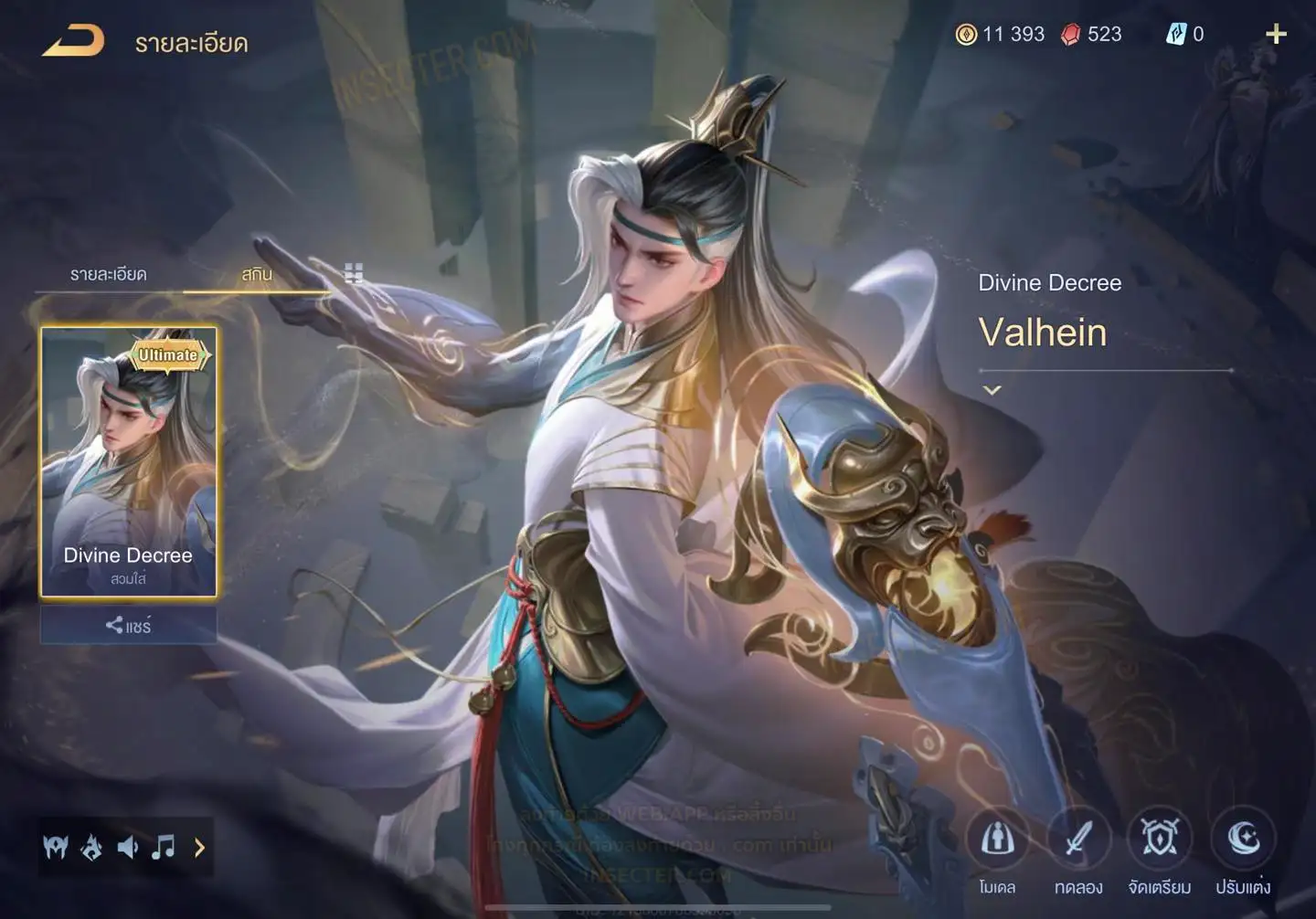Viewport: 1316px width, 919px height.
Task: Select the Divine Decree skin card
Action: click(x=128, y=461)
